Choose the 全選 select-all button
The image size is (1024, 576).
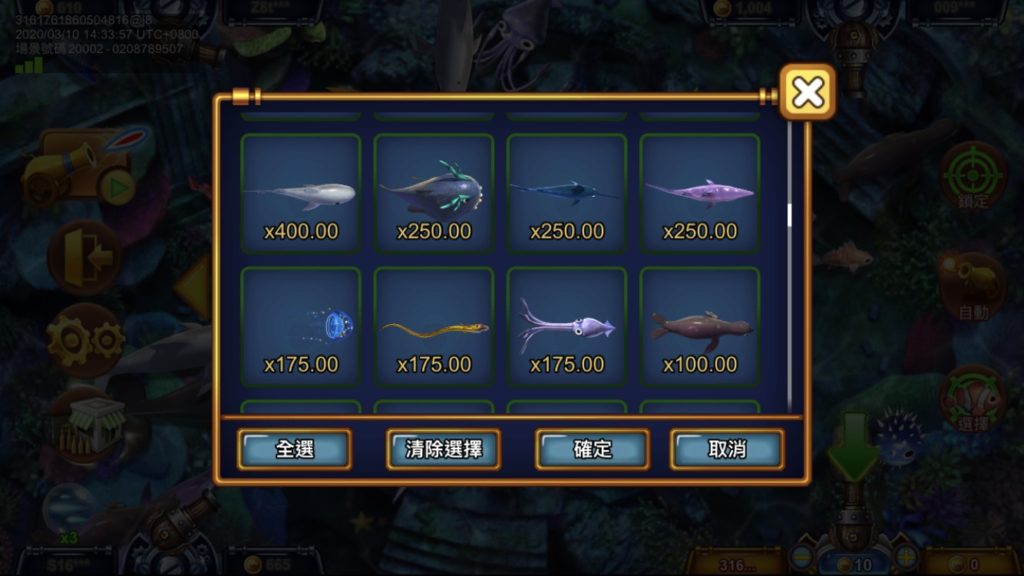coord(294,449)
